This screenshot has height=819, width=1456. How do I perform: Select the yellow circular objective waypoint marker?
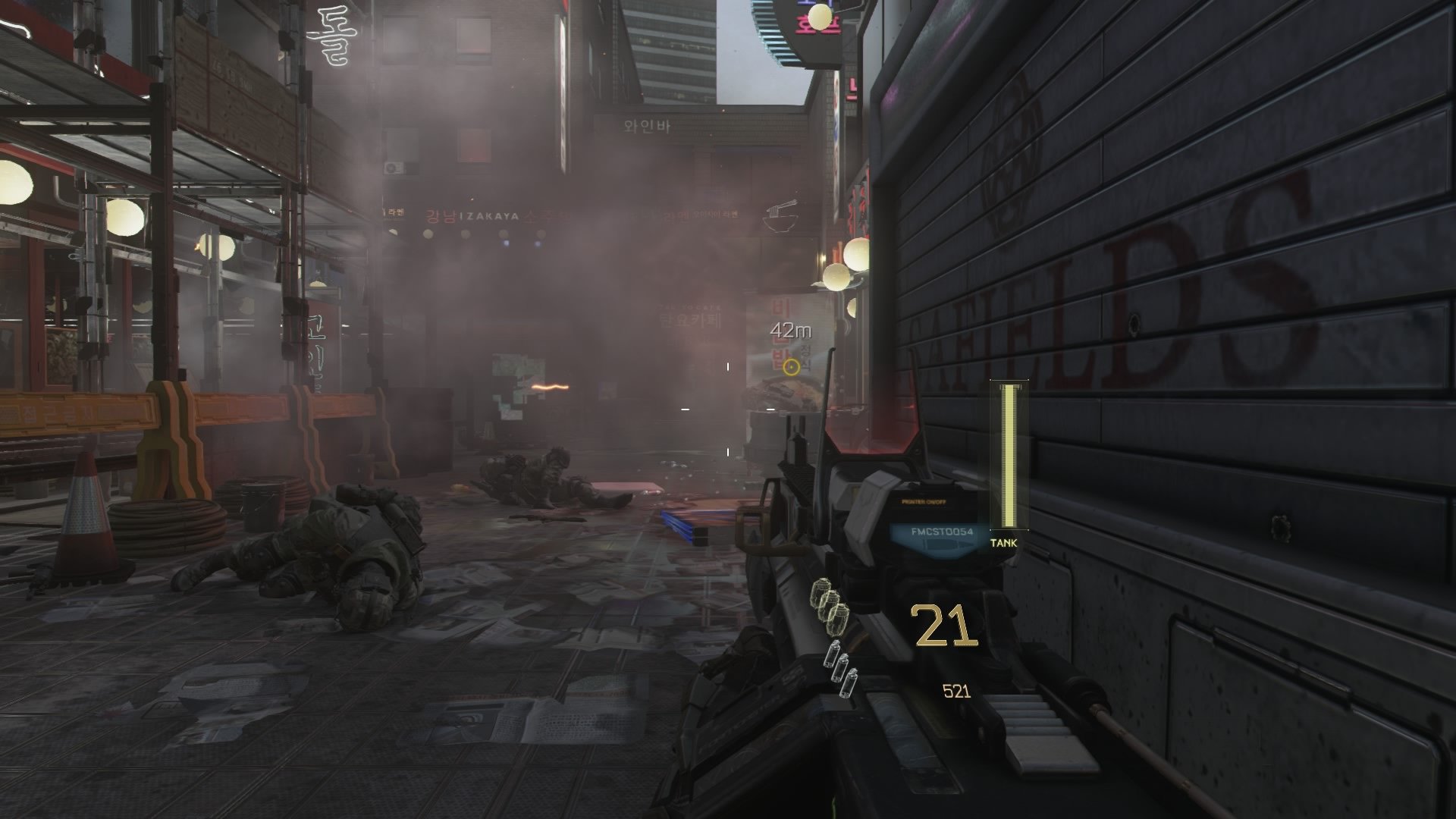[792, 368]
